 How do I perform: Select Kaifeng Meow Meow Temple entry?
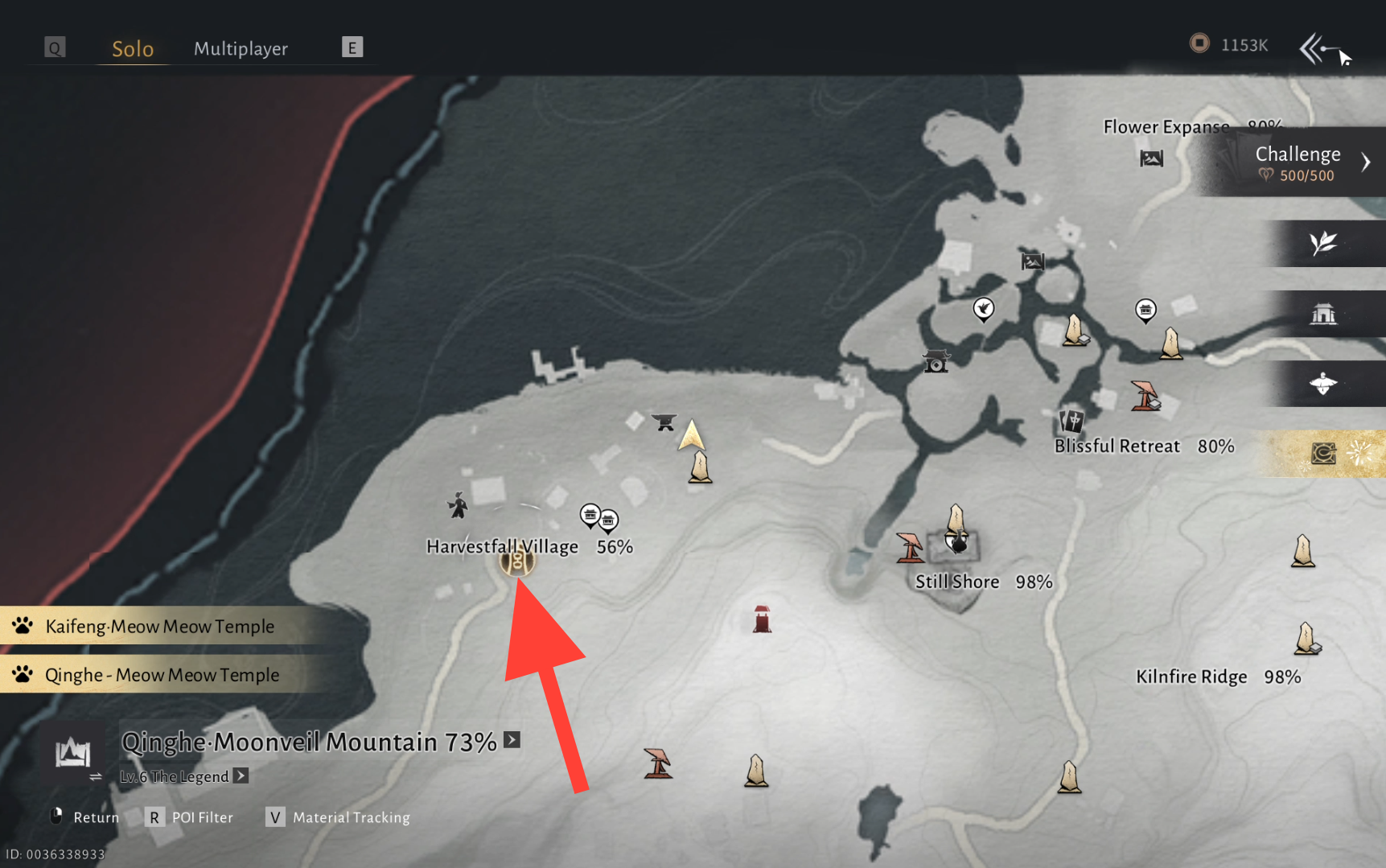click(159, 626)
